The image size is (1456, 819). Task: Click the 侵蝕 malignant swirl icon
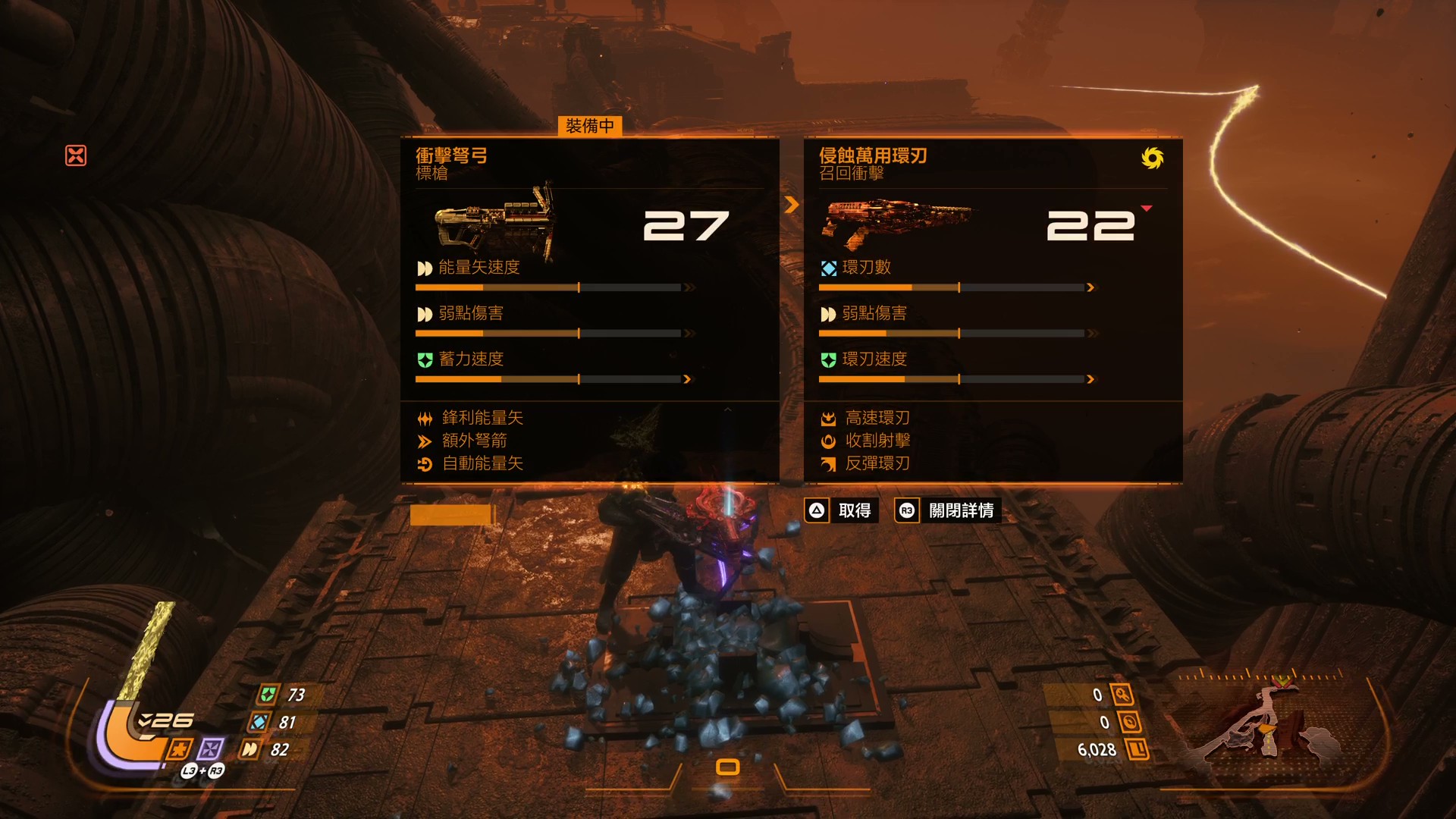[x=1152, y=158]
